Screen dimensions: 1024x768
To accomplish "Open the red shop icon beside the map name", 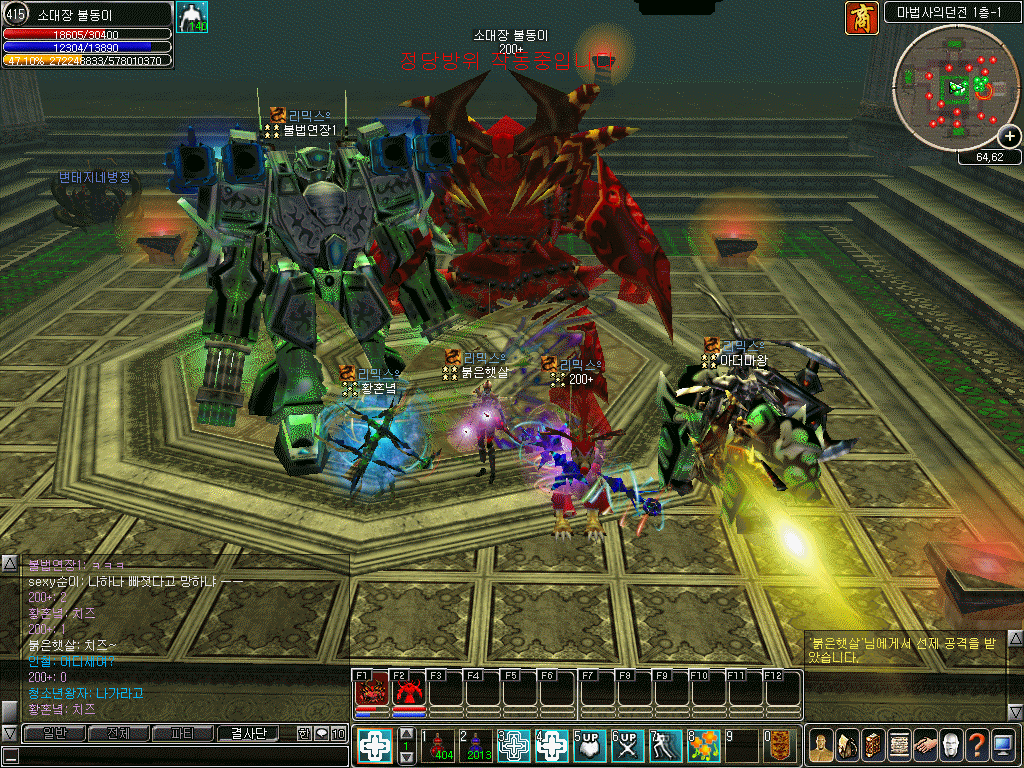I will [861, 17].
